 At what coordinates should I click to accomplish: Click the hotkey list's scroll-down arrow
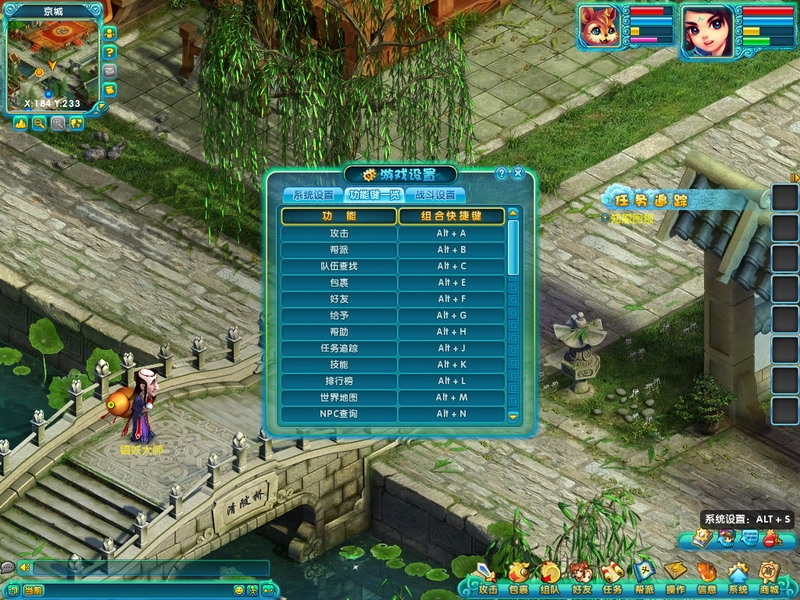pyautogui.click(x=513, y=415)
